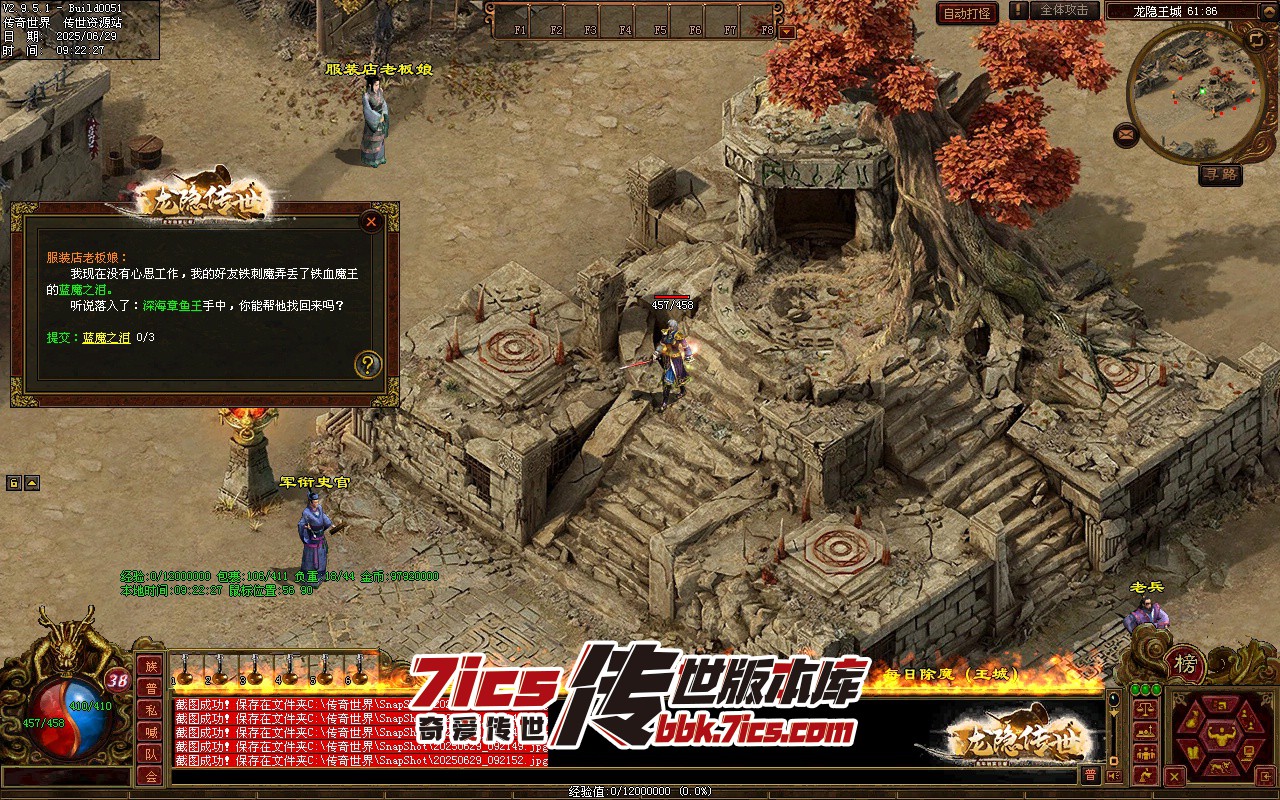Image resolution: width=1280 pixels, height=800 pixels.
Task: Click the exclamation mark alert icon
Action: (1018, 11)
